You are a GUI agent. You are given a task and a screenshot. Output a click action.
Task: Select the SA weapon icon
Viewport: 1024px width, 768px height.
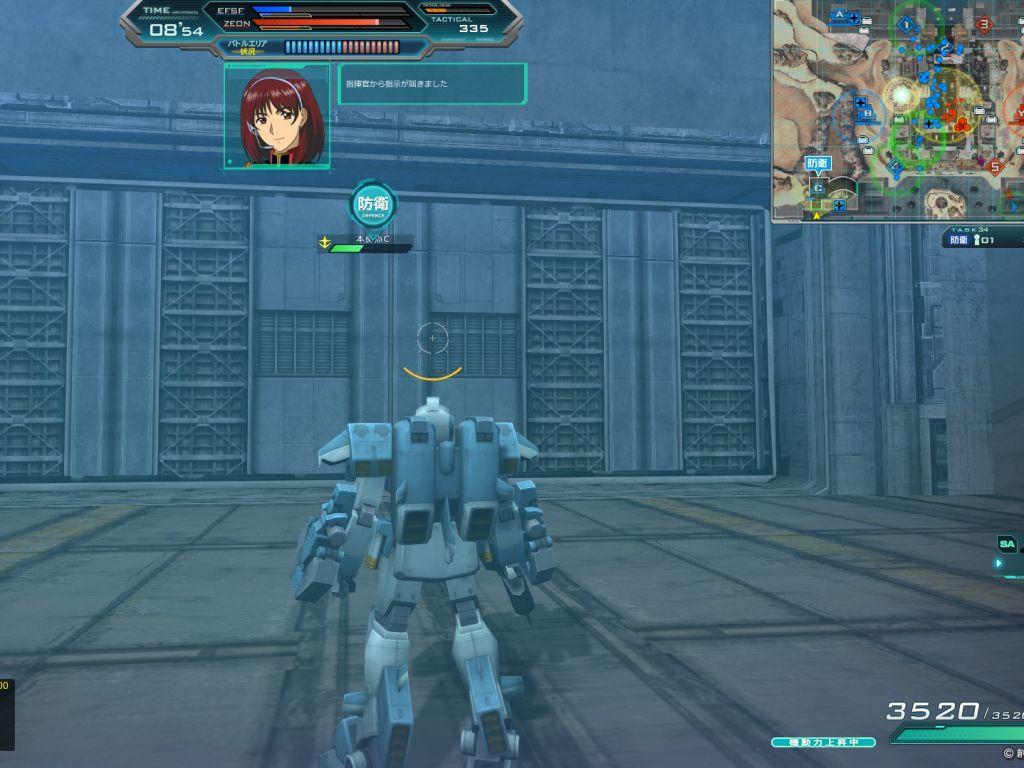pos(1008,544)
